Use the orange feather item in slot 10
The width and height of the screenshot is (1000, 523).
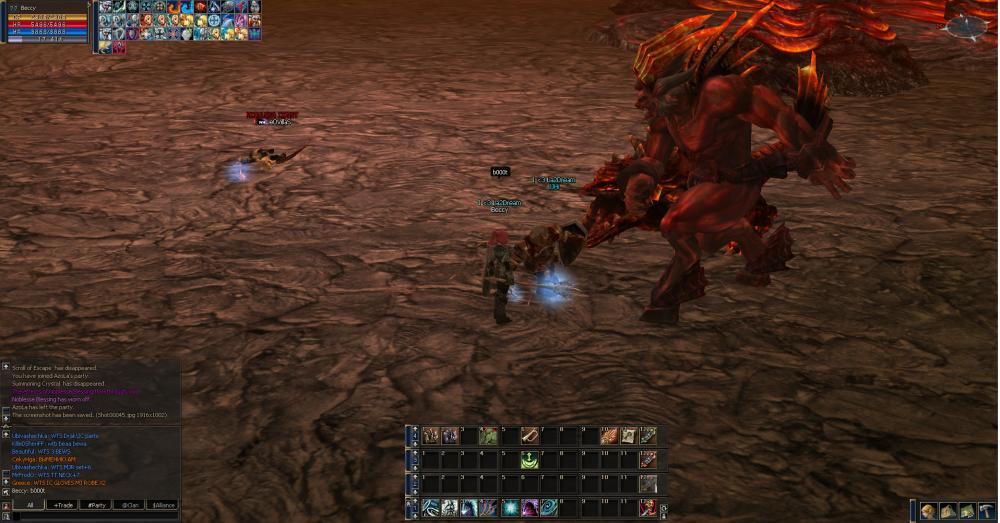tap(608, 436)
